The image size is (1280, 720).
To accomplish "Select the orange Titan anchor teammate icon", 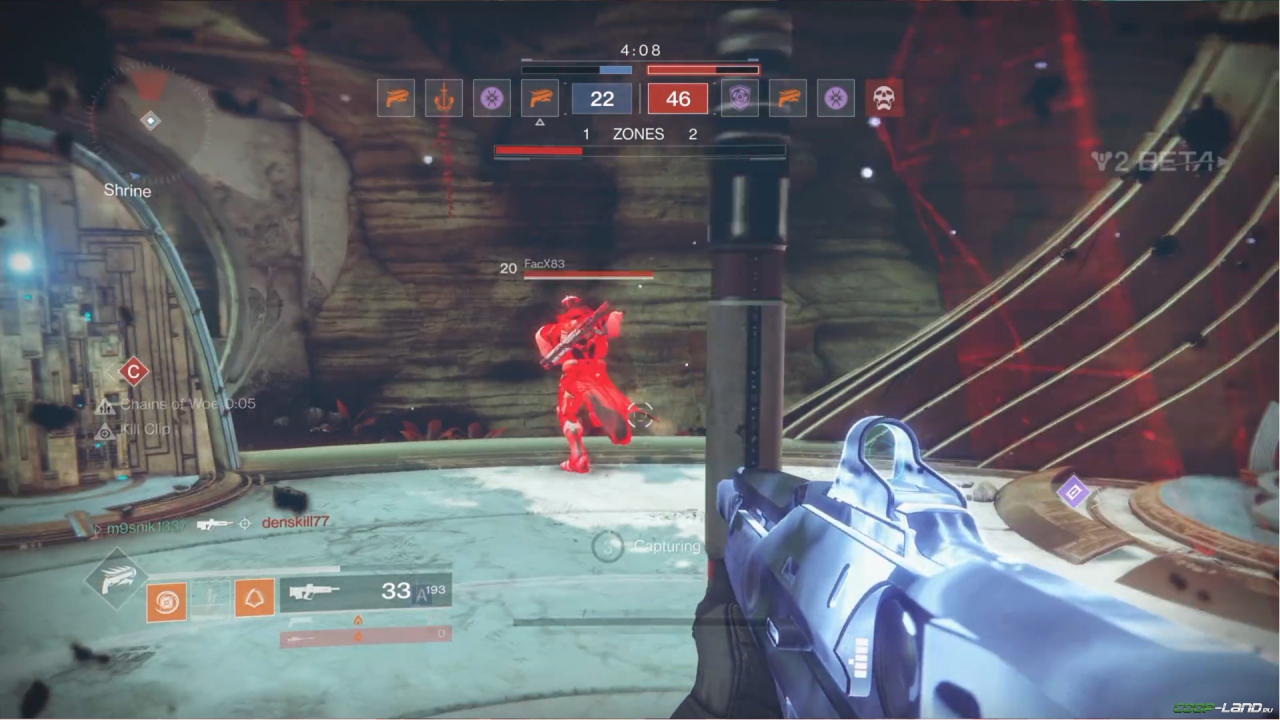I will point(444,98).
